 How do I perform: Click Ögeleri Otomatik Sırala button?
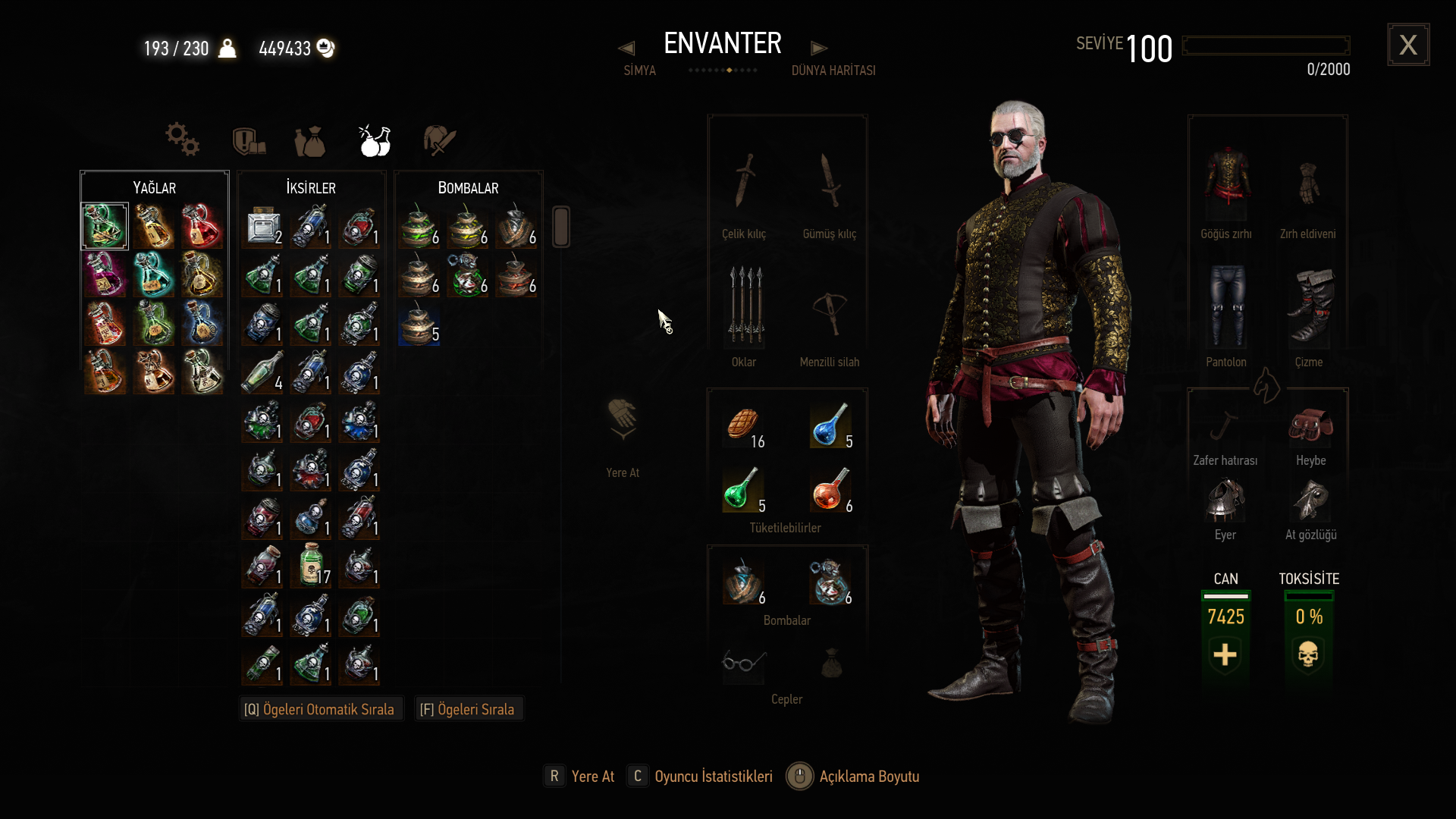tap(319, 709)
